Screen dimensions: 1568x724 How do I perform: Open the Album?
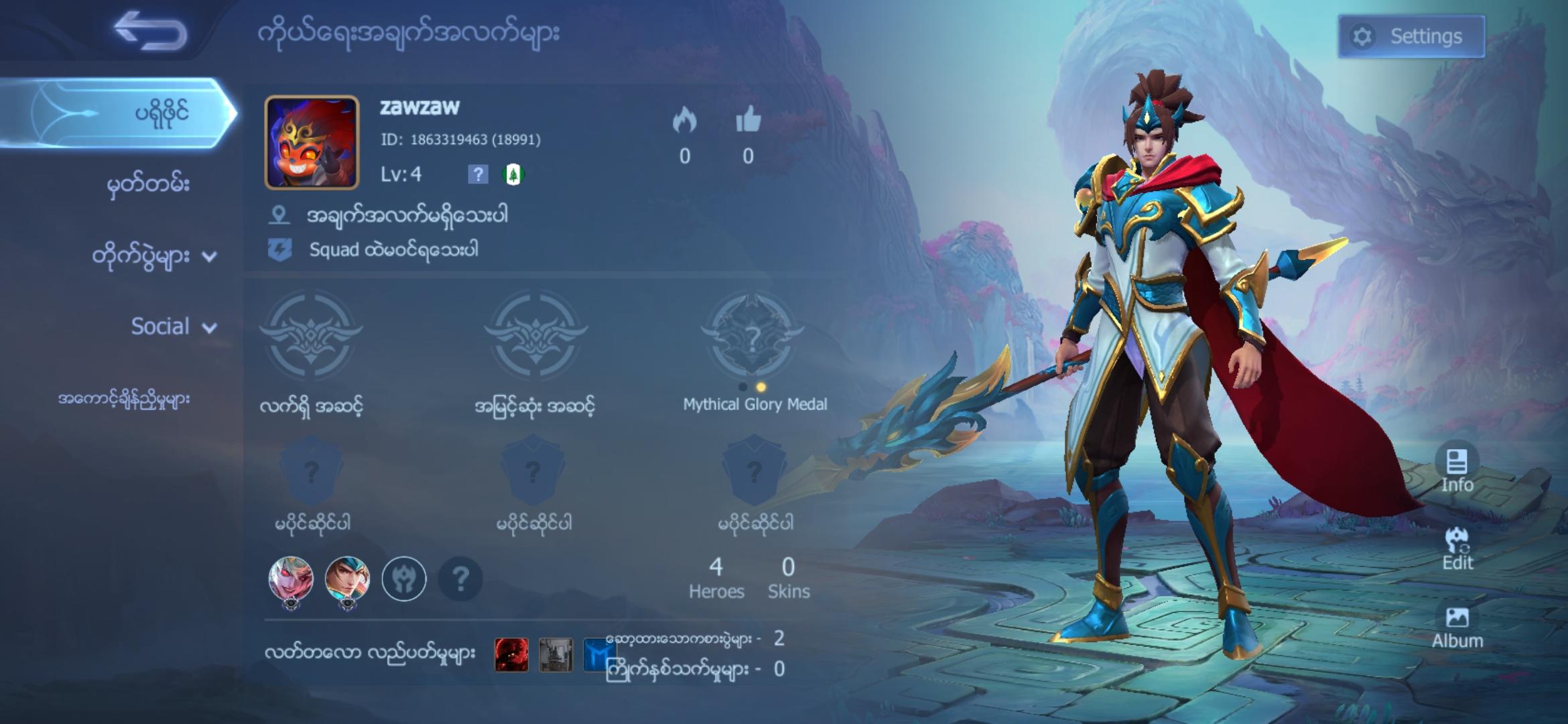1457,627
